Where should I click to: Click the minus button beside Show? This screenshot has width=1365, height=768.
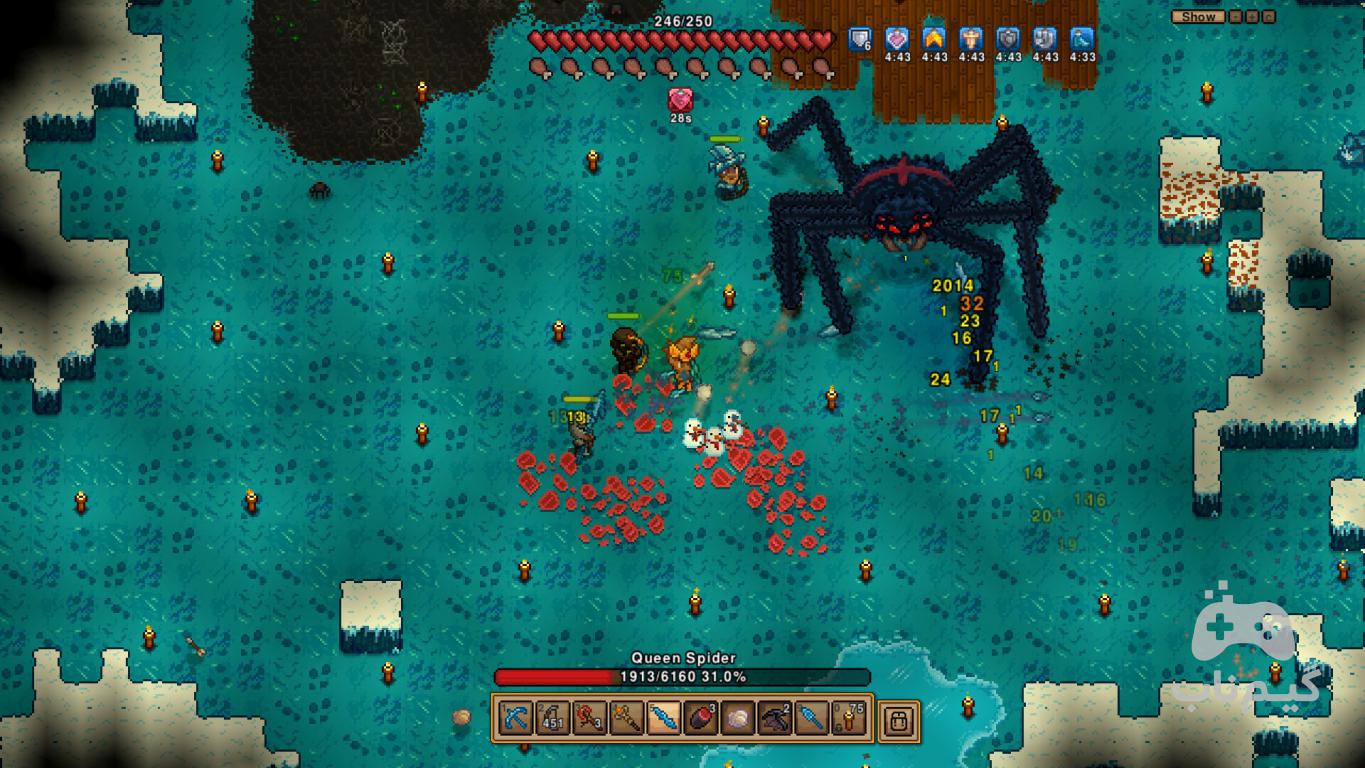(x=1237, y=17)
